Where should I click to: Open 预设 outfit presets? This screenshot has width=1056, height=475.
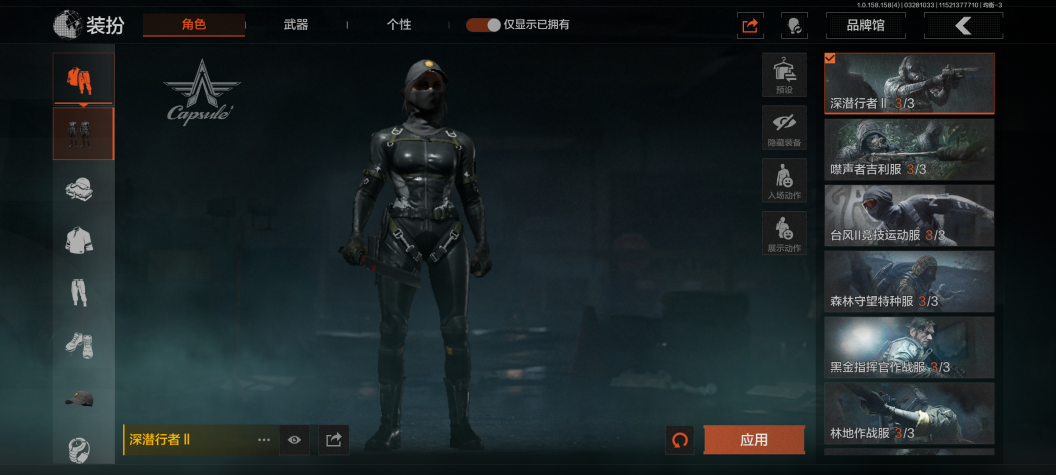[x=784, y=75]
